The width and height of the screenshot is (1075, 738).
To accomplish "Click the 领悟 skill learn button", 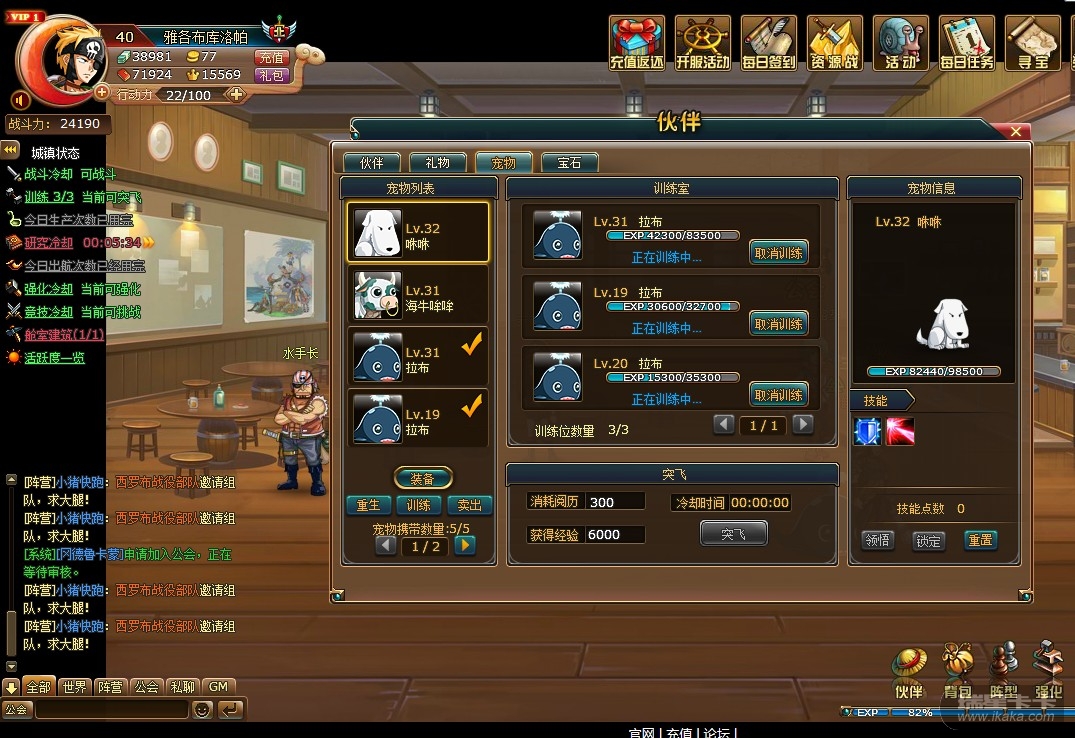I will (877, 540).
